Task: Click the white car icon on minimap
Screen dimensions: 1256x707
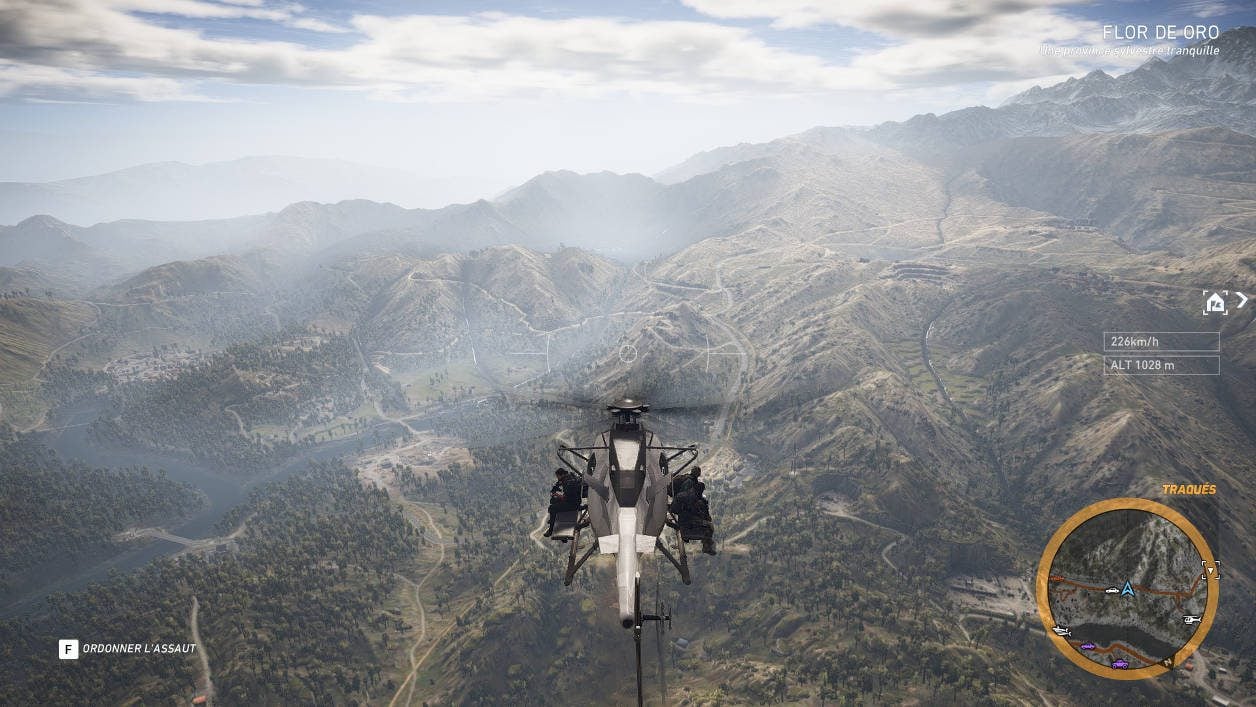Action: click(x=1112, y=590)
